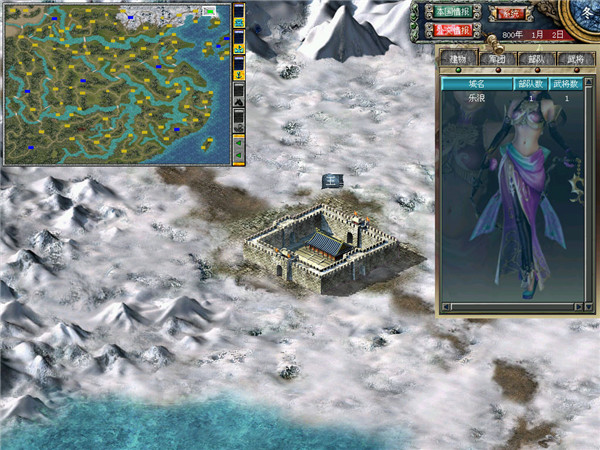Sort the list by 部队数 column

coord(530,85)
